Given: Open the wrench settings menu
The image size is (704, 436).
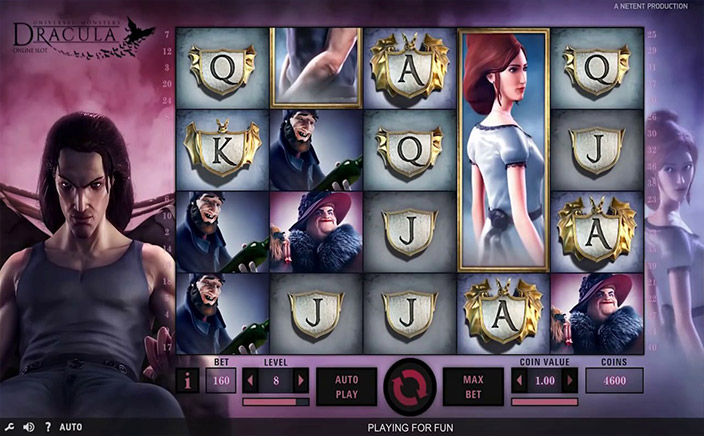Looking at the screenshot, I should pyautogui.click(x=9, y=427).
